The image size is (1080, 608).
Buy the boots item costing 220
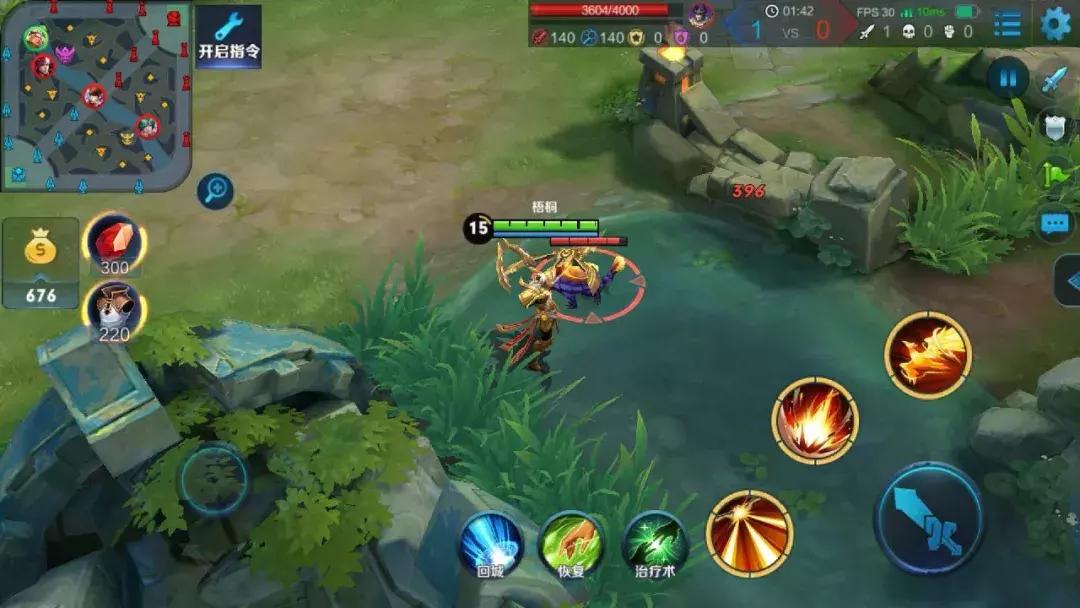pyautogui.click(x=114, y=308)
